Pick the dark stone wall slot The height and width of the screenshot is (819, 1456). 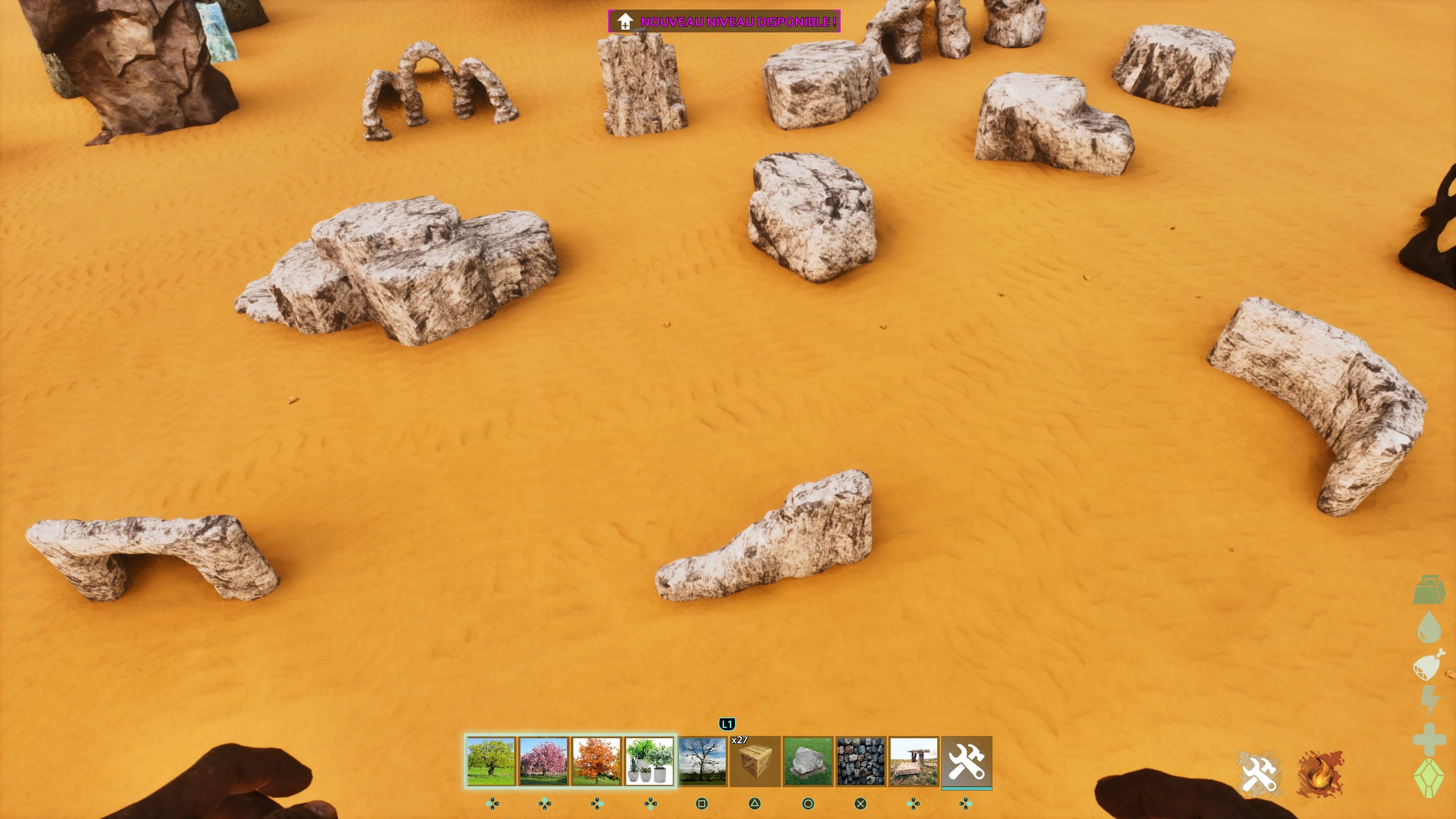(861, 761)
